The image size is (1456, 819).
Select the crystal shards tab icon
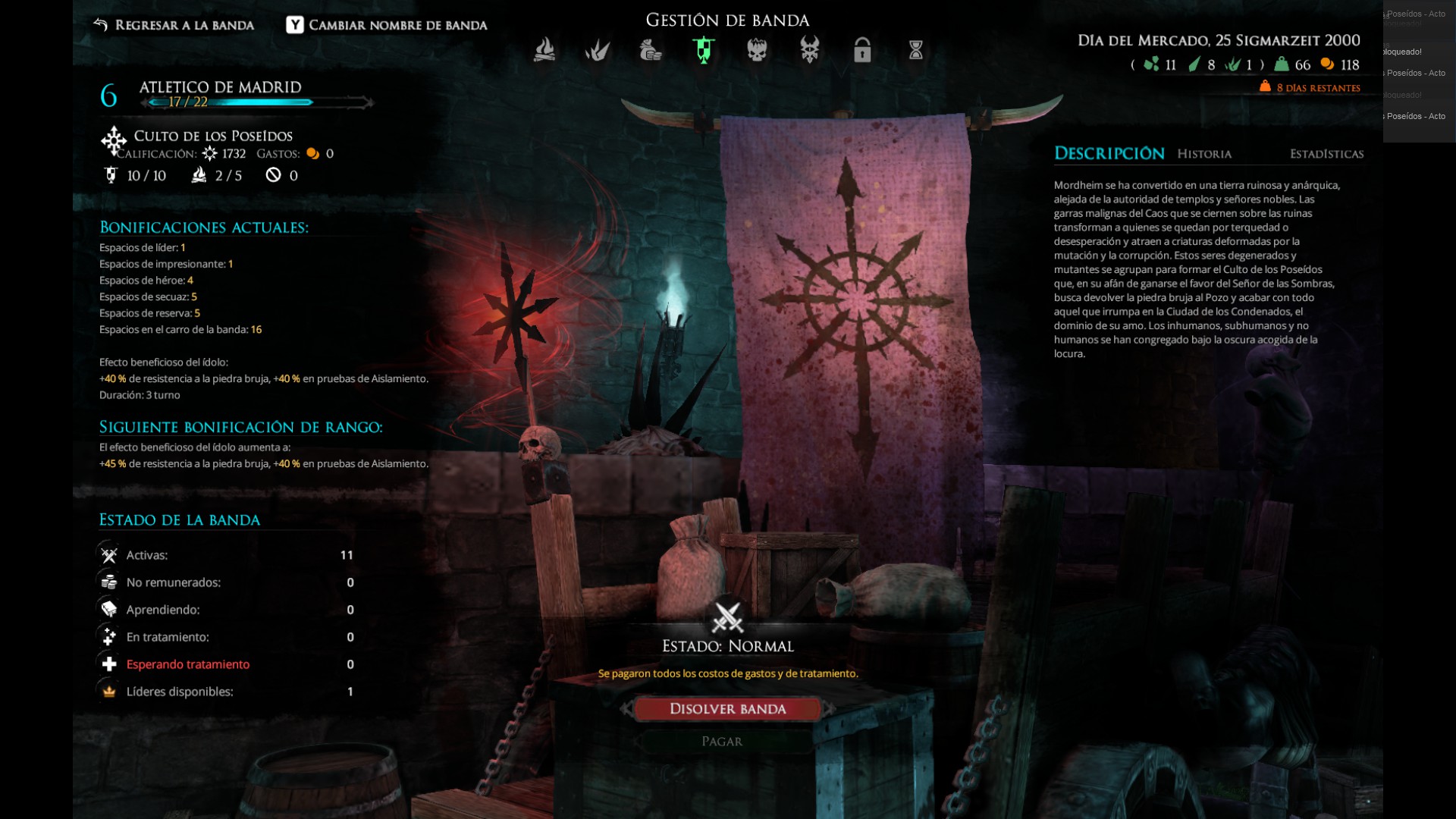598,50
